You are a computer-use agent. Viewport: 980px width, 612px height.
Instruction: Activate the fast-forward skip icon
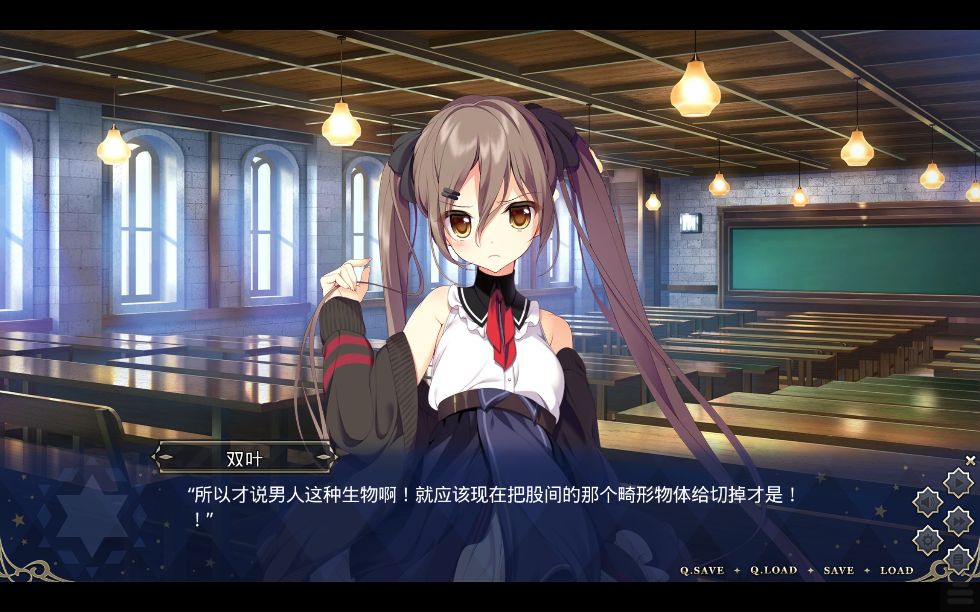(957, 521)
